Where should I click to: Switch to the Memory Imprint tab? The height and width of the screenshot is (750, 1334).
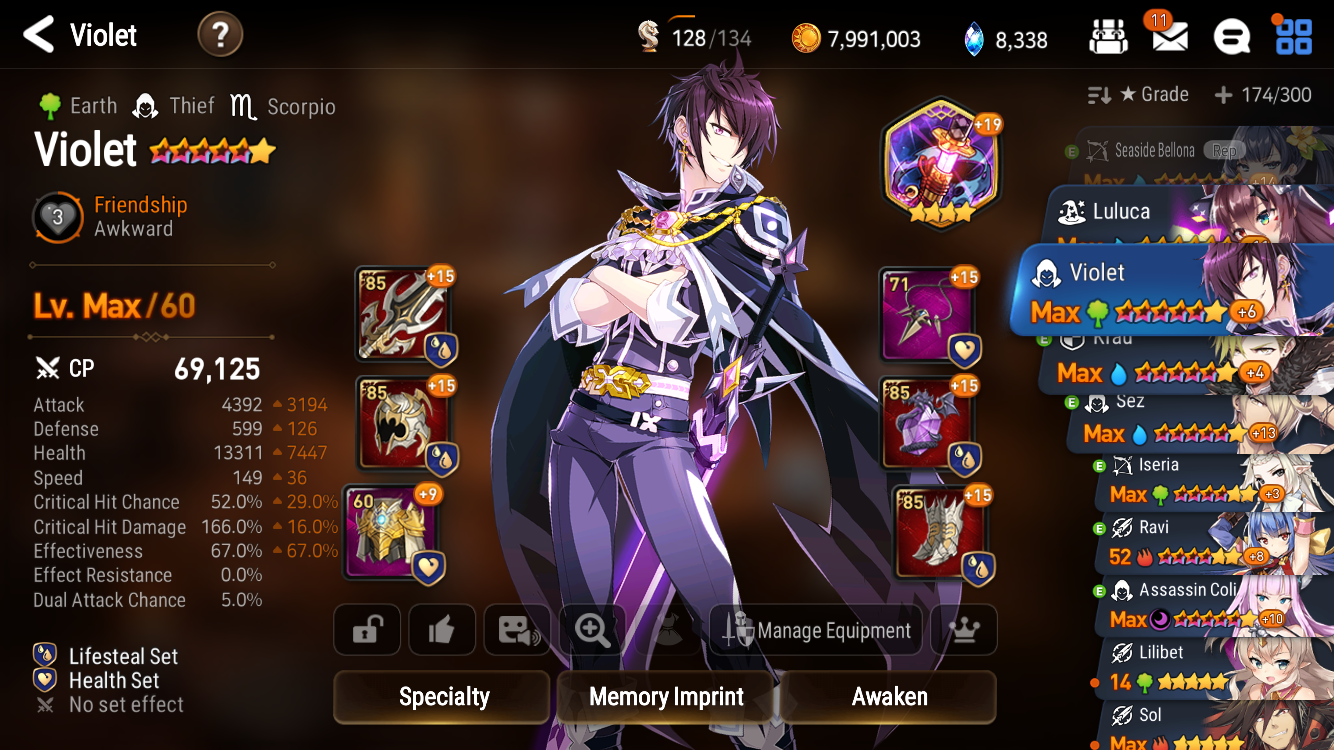(664, 696)
